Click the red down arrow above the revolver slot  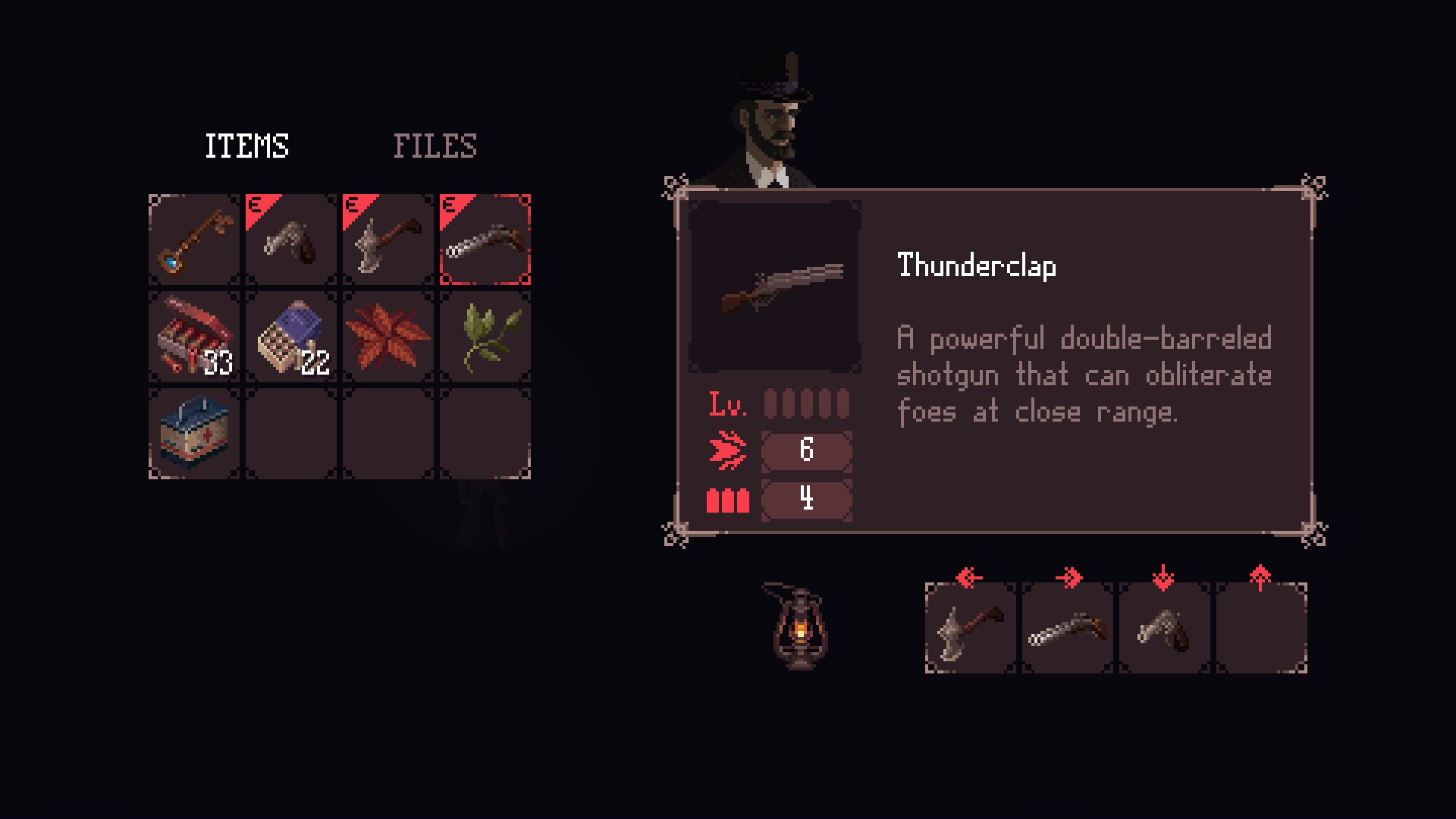[x=1163, y=577]
